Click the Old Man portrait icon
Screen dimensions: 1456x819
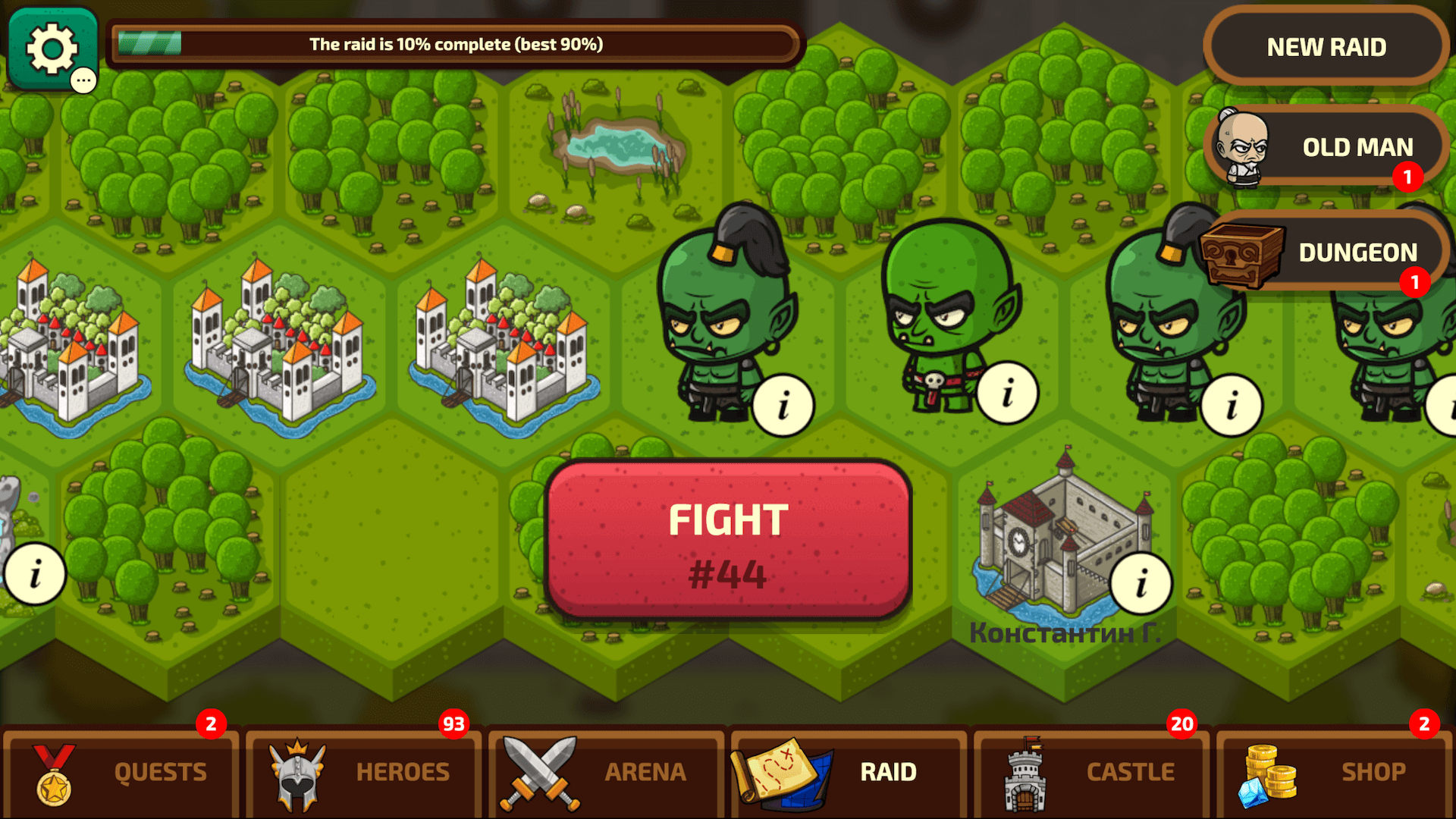pos(1242,146)
